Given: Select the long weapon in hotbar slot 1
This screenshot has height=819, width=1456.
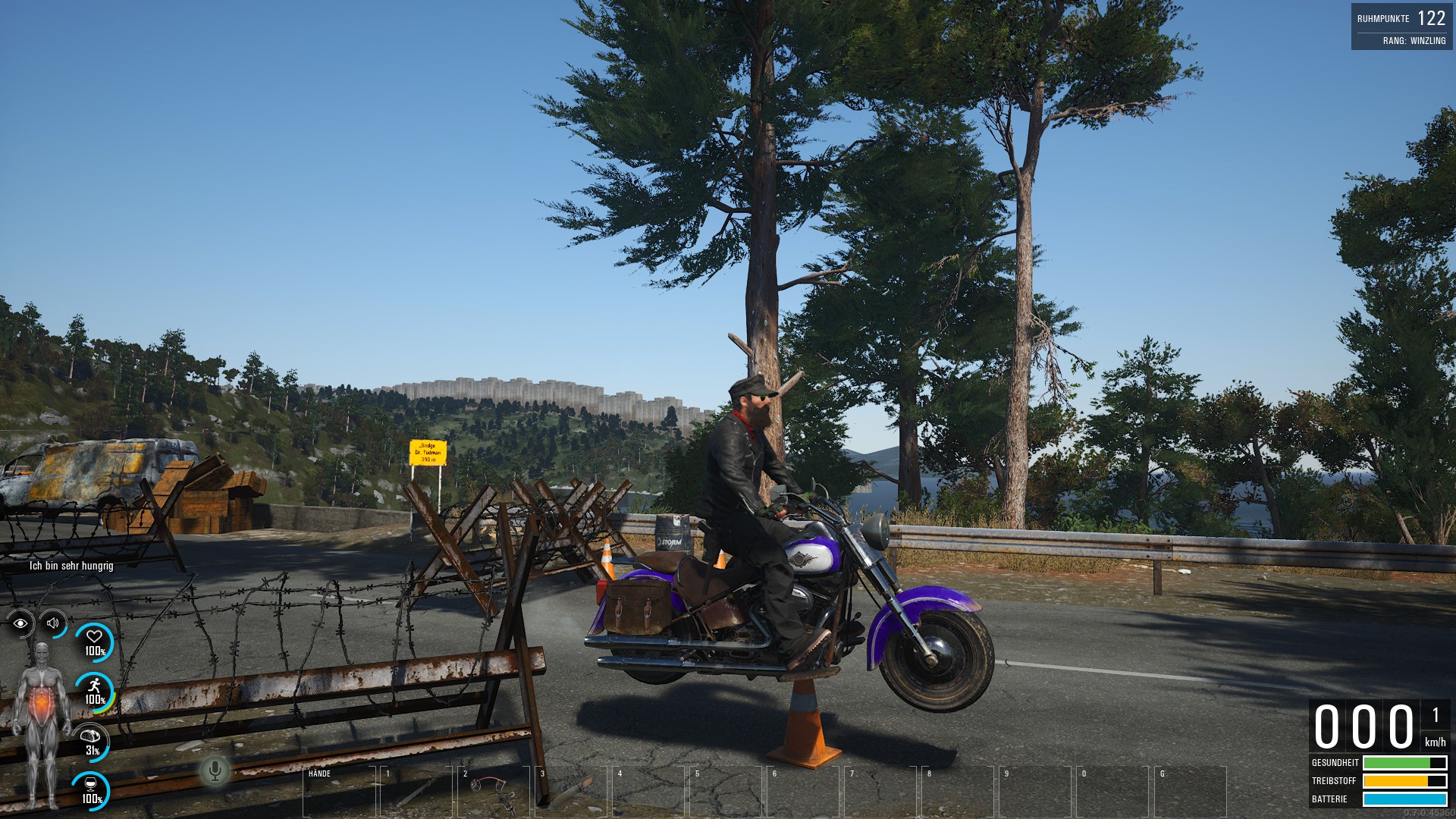Looking at the screenshot, I should pyautogui.click(x=417, y=791).
